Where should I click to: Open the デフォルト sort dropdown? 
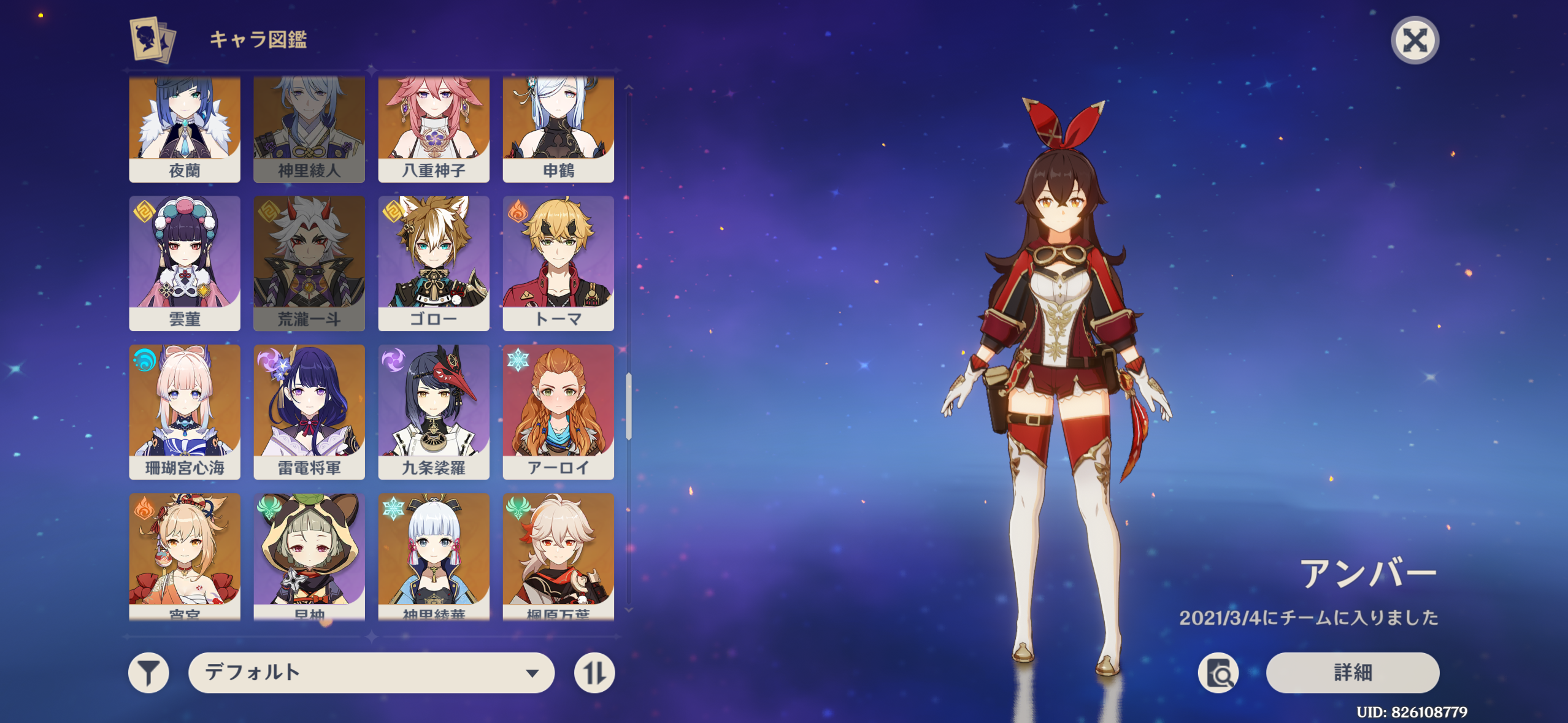click(x=371, y=673)
